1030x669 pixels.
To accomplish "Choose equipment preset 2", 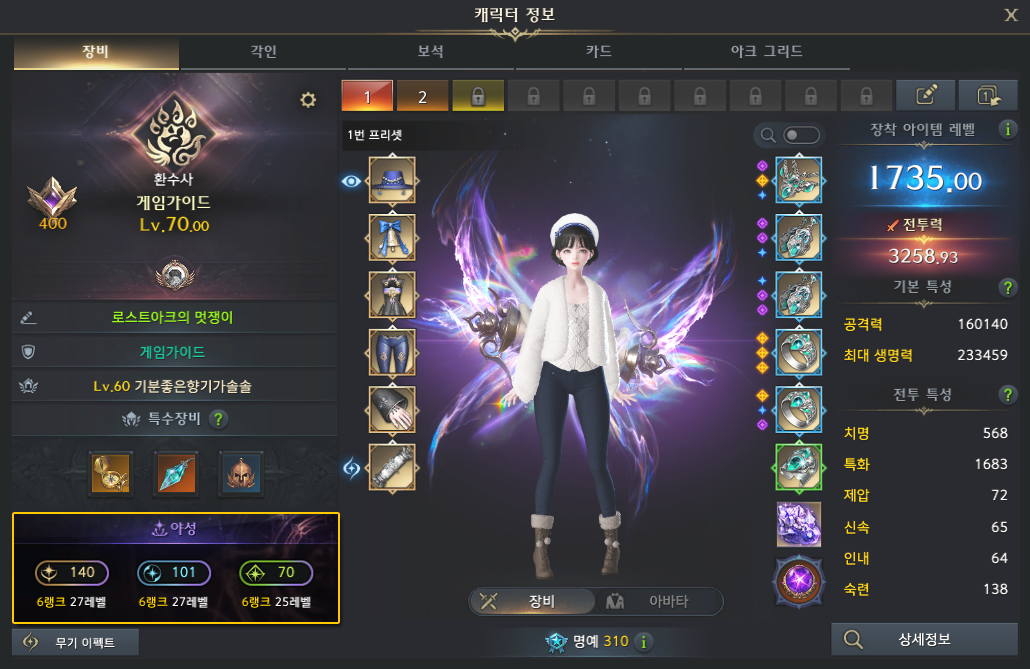I will click(x=422, y=96).
